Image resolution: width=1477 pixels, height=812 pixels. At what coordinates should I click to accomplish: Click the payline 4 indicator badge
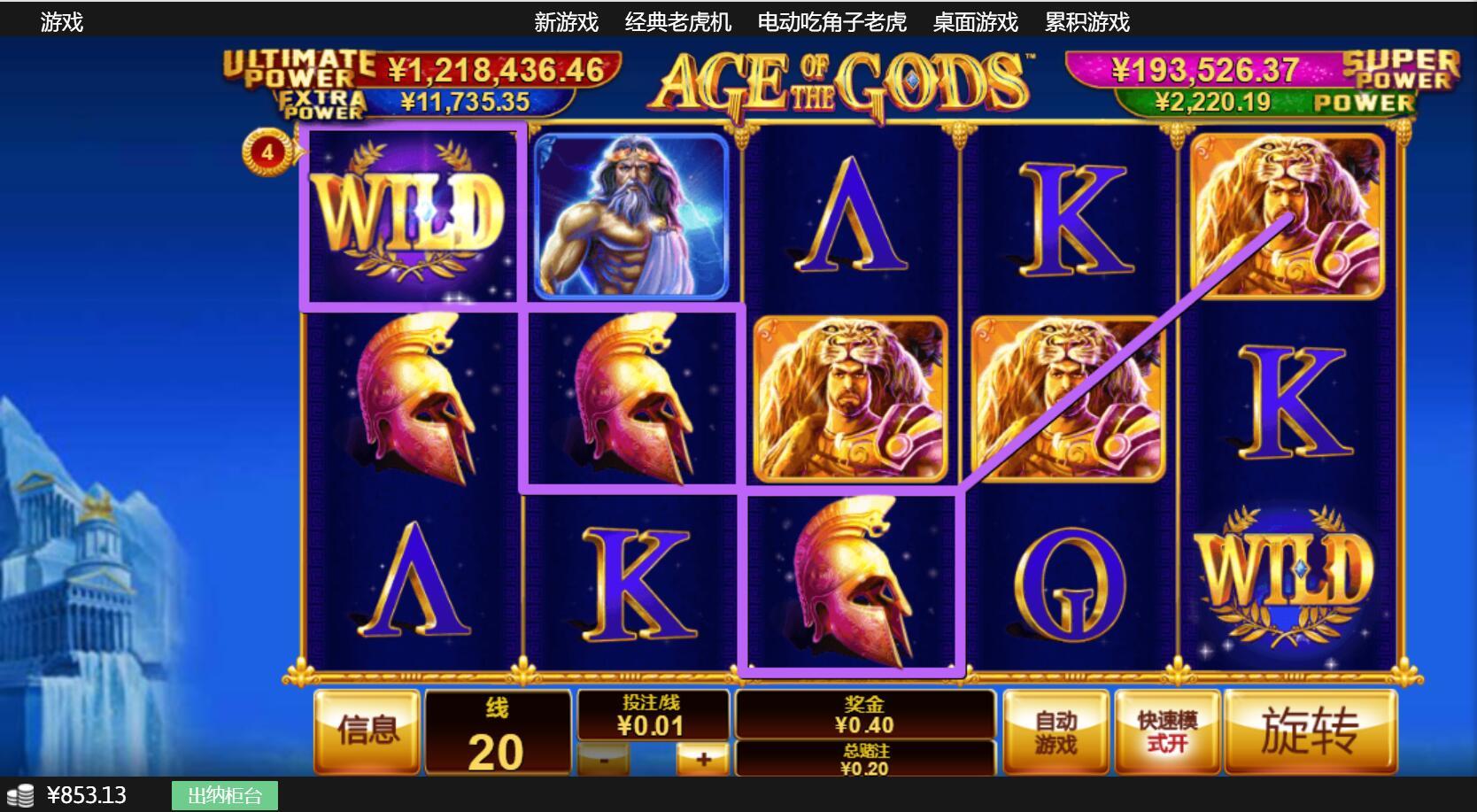point(267,152)
